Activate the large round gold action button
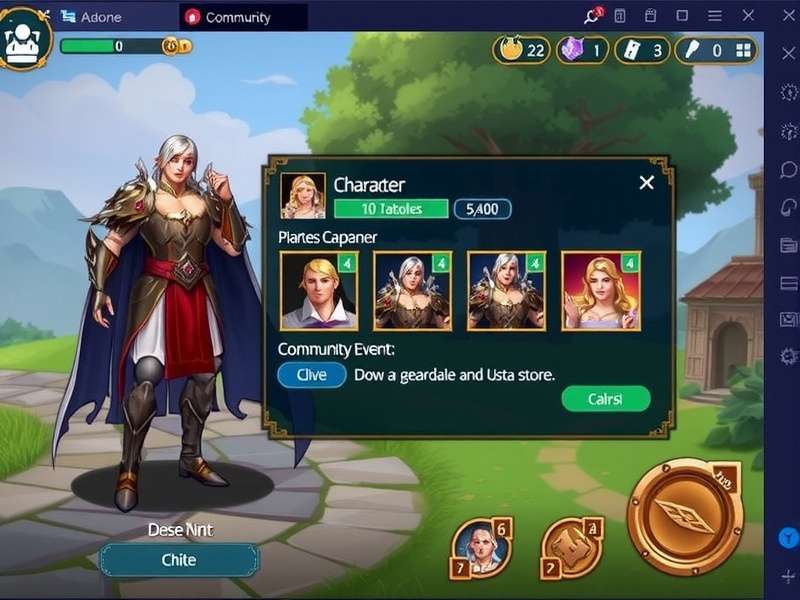The height and width of the screenshot is (600, 800). (685, 516)
